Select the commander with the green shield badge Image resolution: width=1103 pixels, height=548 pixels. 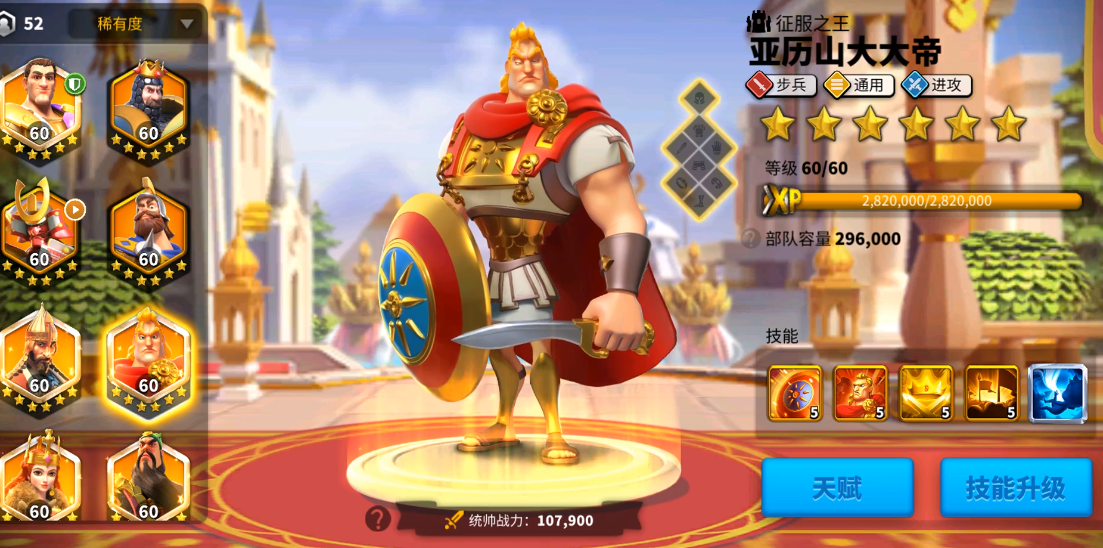point(40,106)
